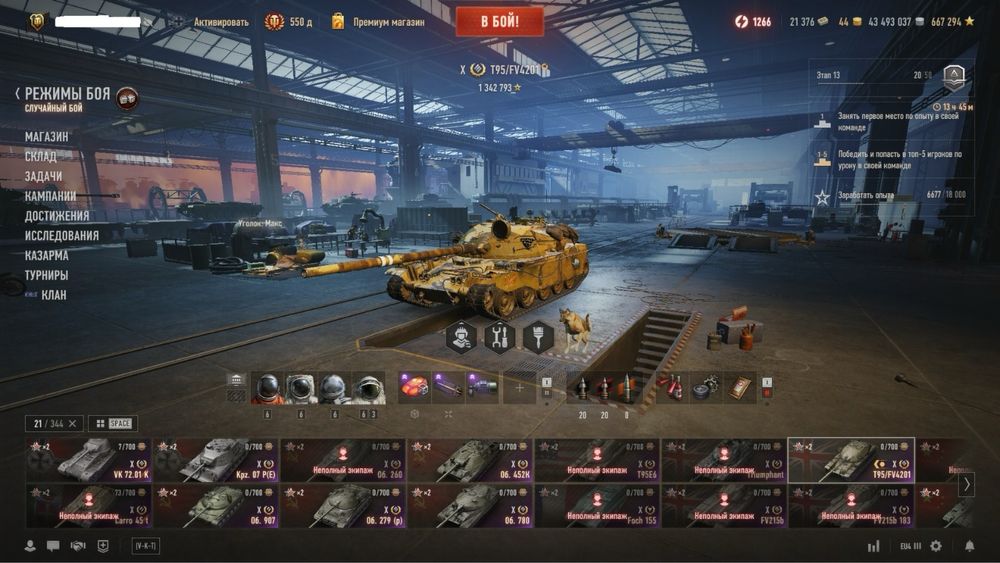The image size is (1000, 563).
Task: Open notifications with the bell icon
Action: point(969,546)
